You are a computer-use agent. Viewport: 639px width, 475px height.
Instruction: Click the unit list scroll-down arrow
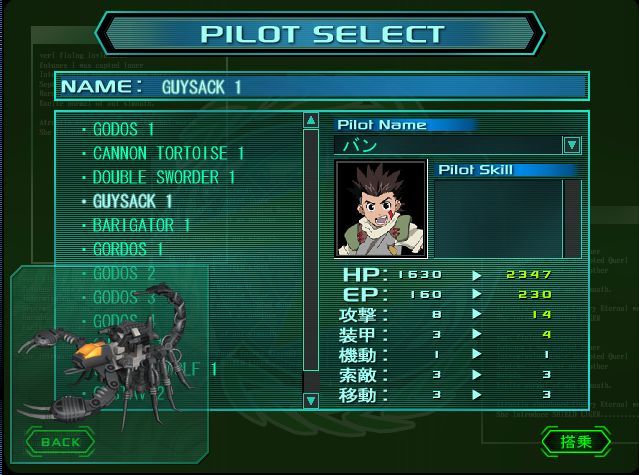click(x=311, y=400)
